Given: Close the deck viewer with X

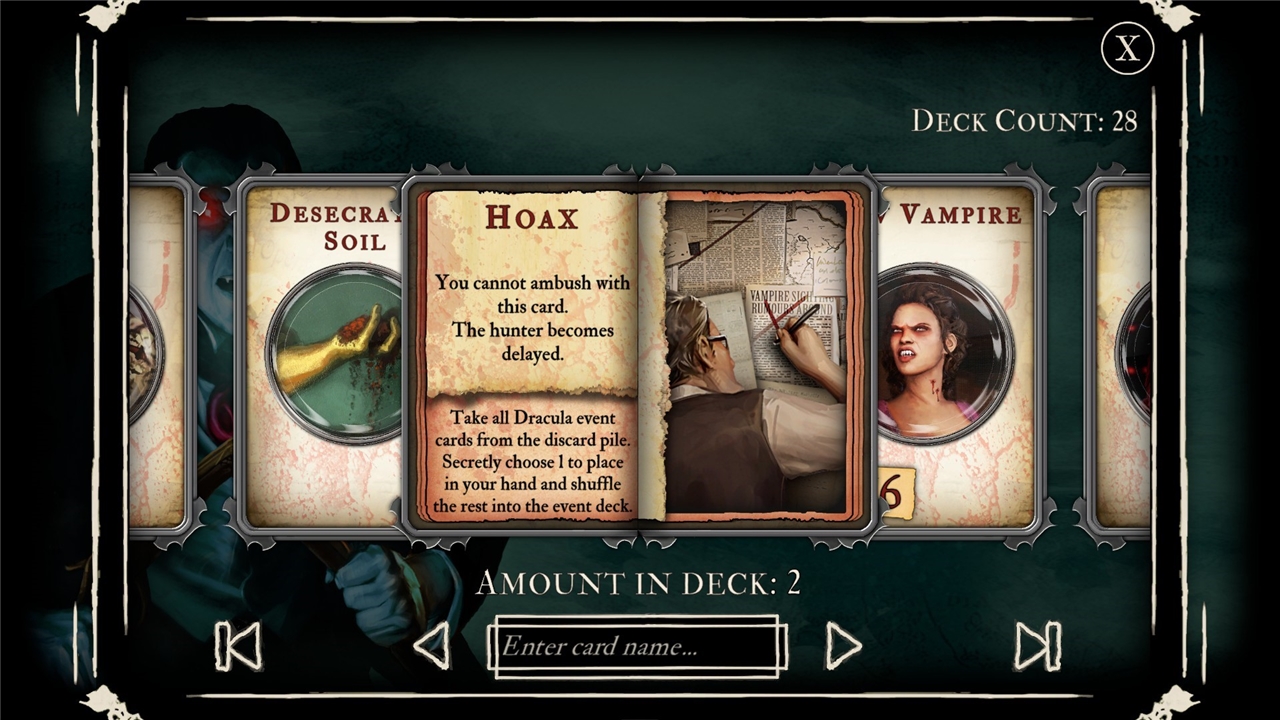Looking at the screenshot, I should (x=1127, y=49).
